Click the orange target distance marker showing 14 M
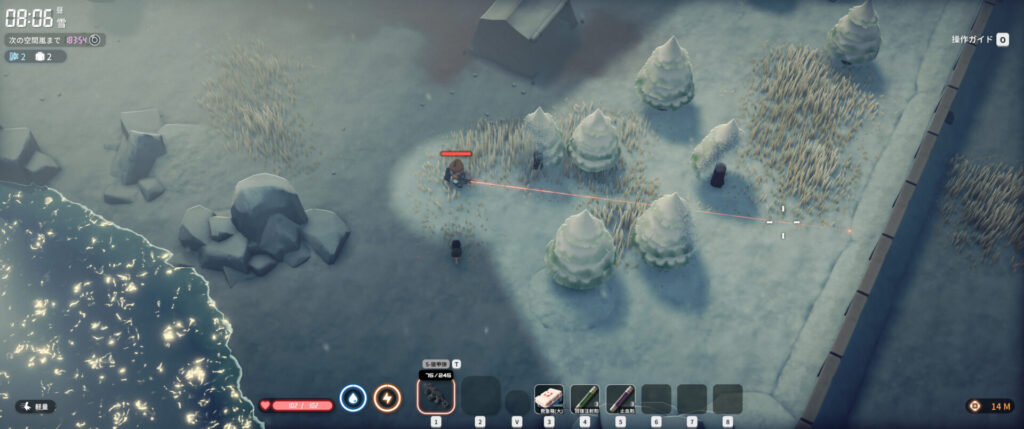The width and height of the screenshot is (1024, 429). 988,406
